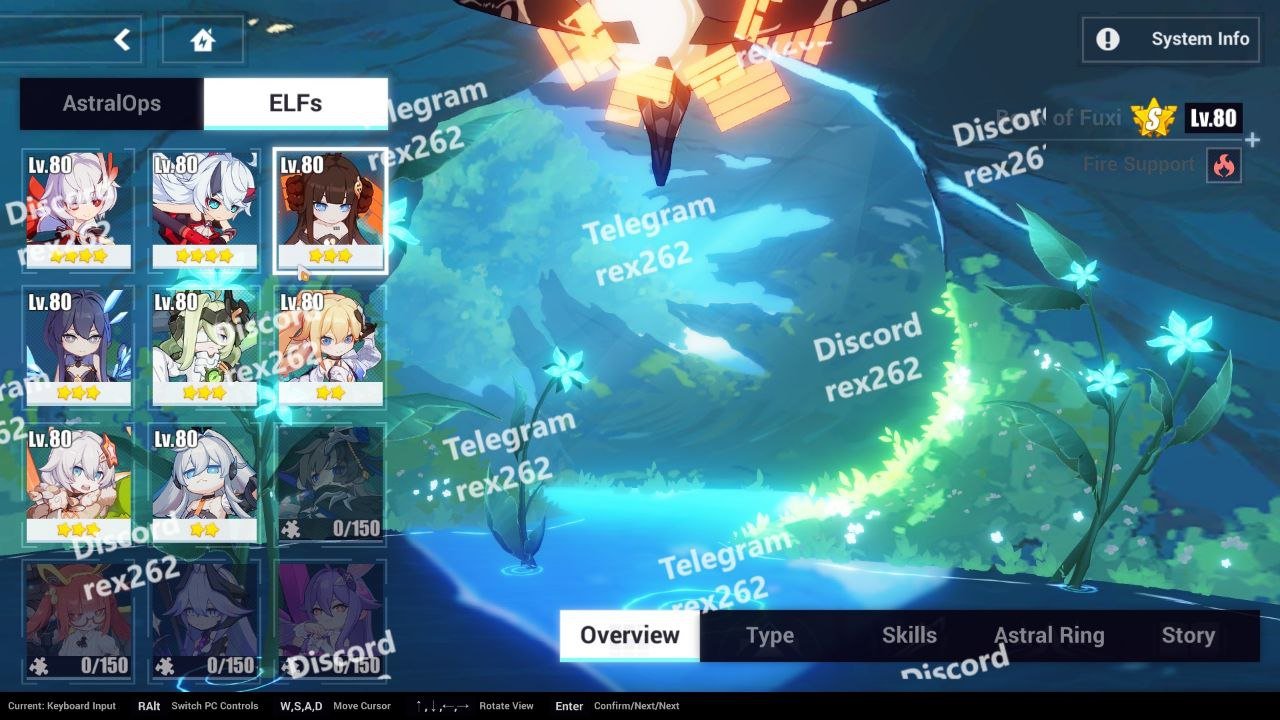
Task: Go back with the arrow button
Action: (x=122, y=40)
